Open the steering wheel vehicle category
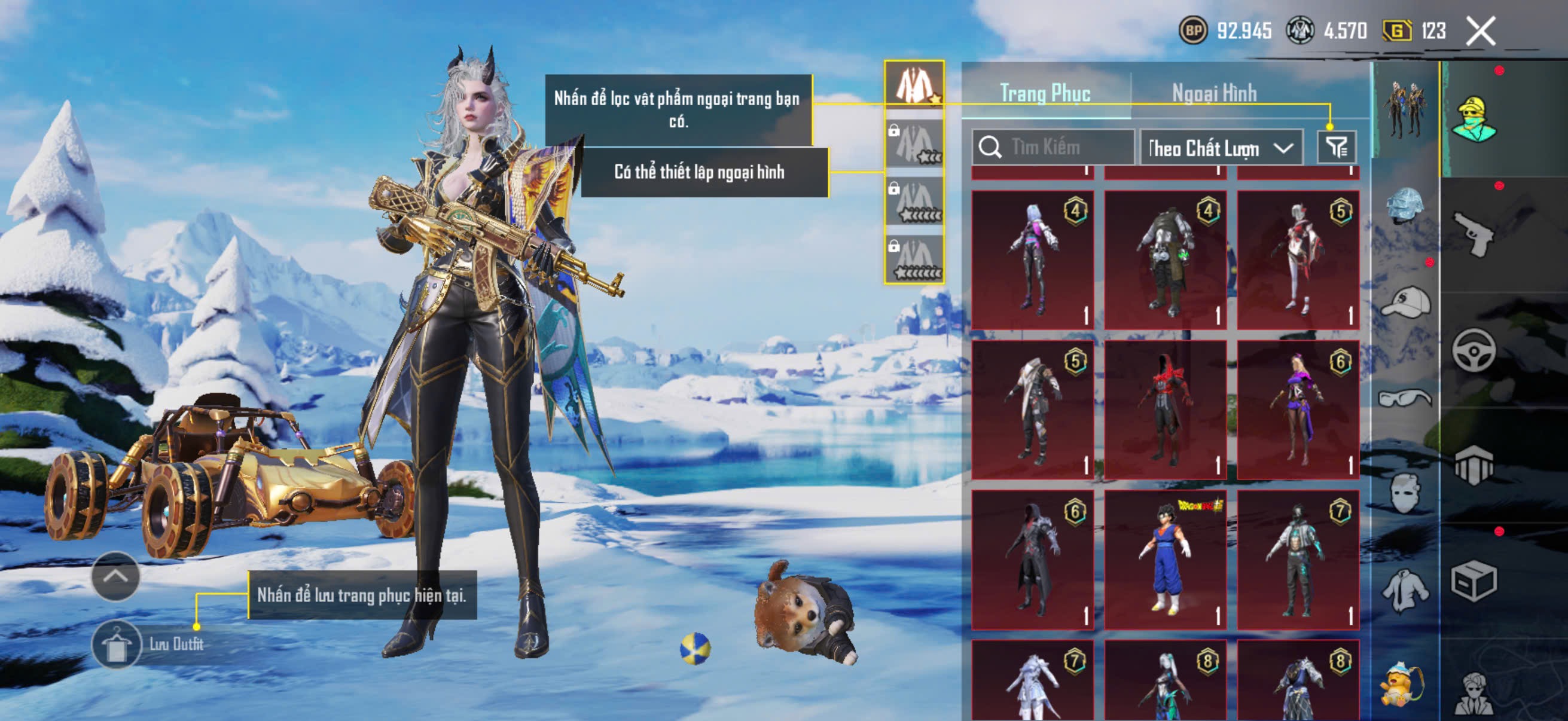Viewport: 1568px width, 721px height. [x=1473, y=350]
